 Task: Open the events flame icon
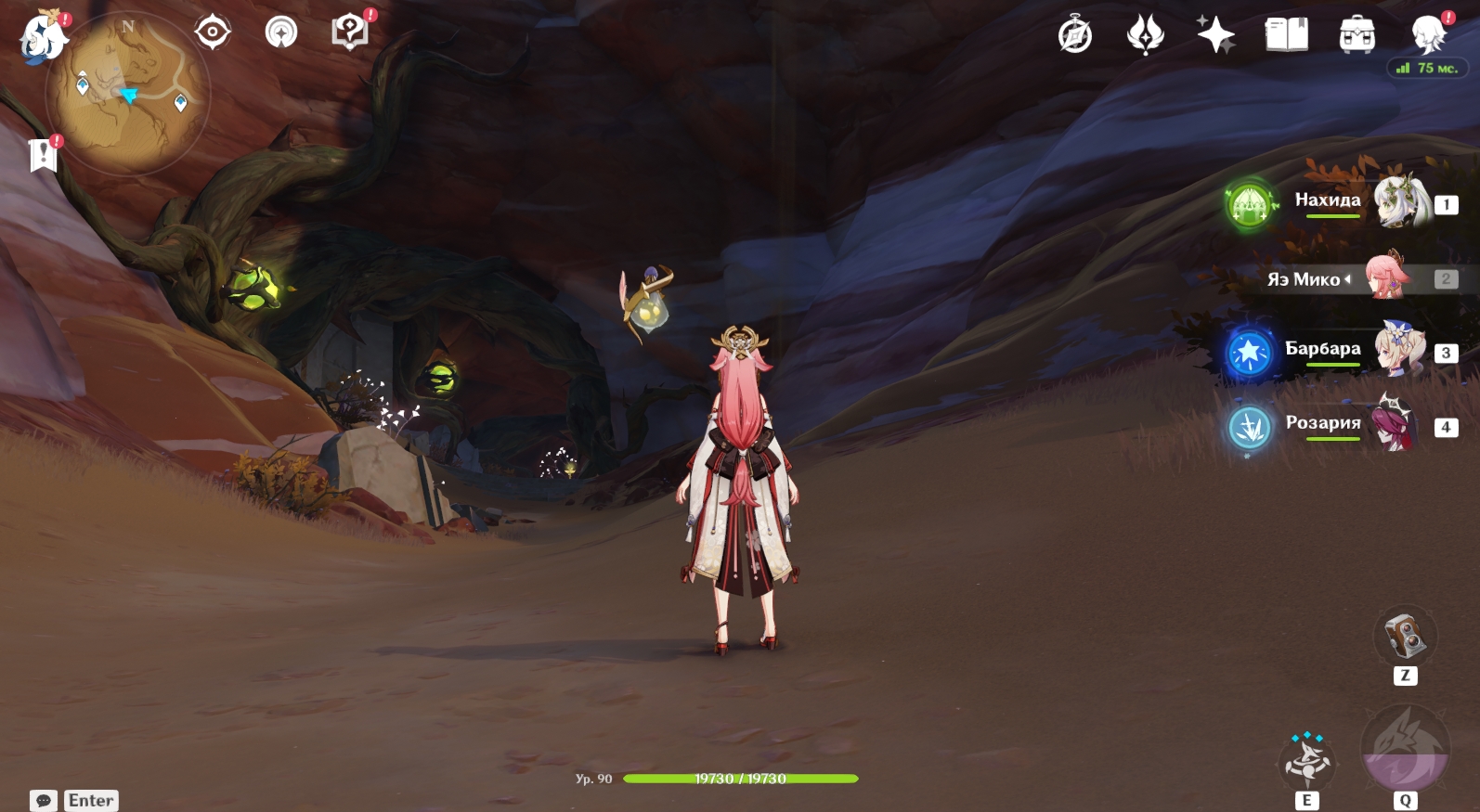point(1145,35)
